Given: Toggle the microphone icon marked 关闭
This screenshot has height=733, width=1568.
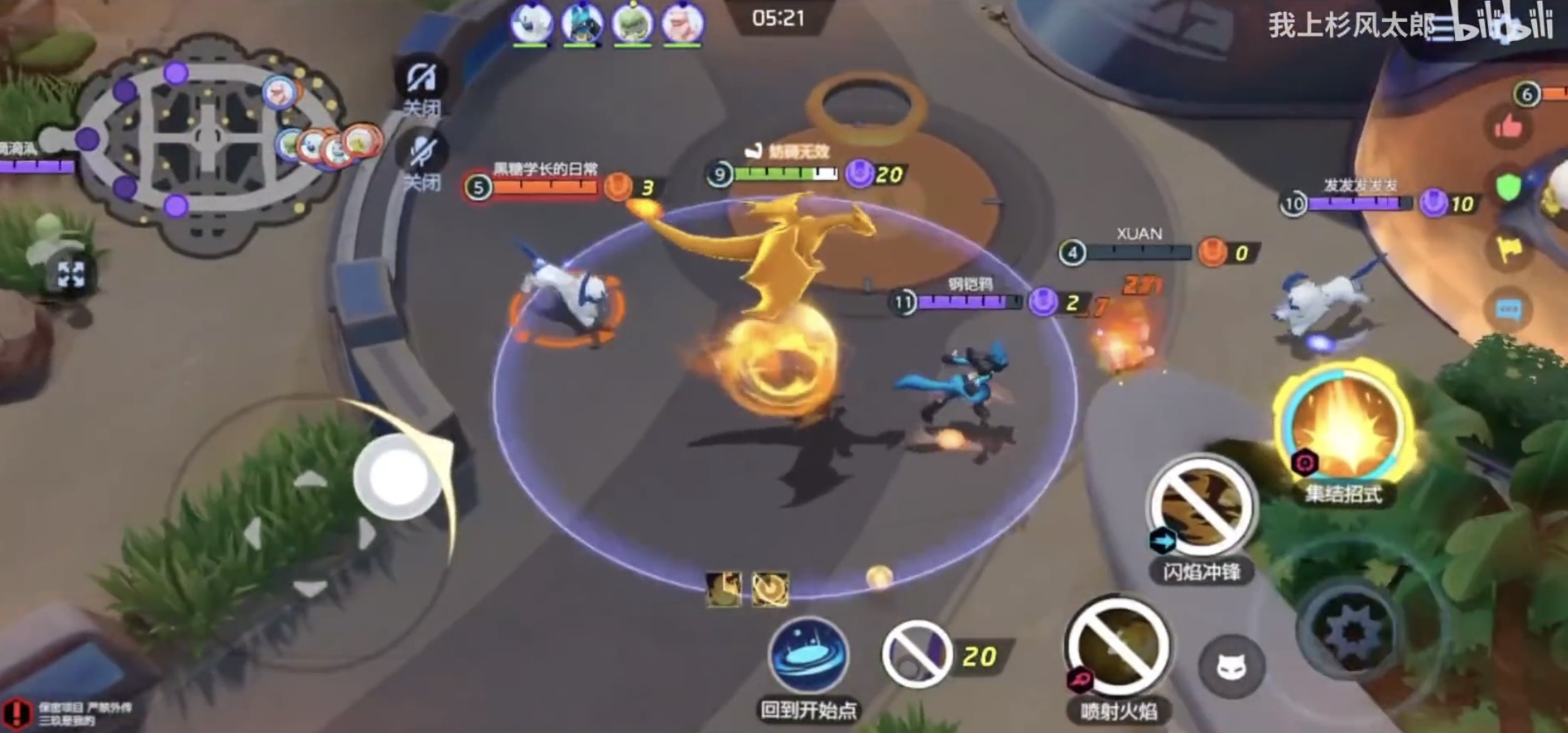Looking at the screenshot, I should pyautogui.click(x=422, y=153).
